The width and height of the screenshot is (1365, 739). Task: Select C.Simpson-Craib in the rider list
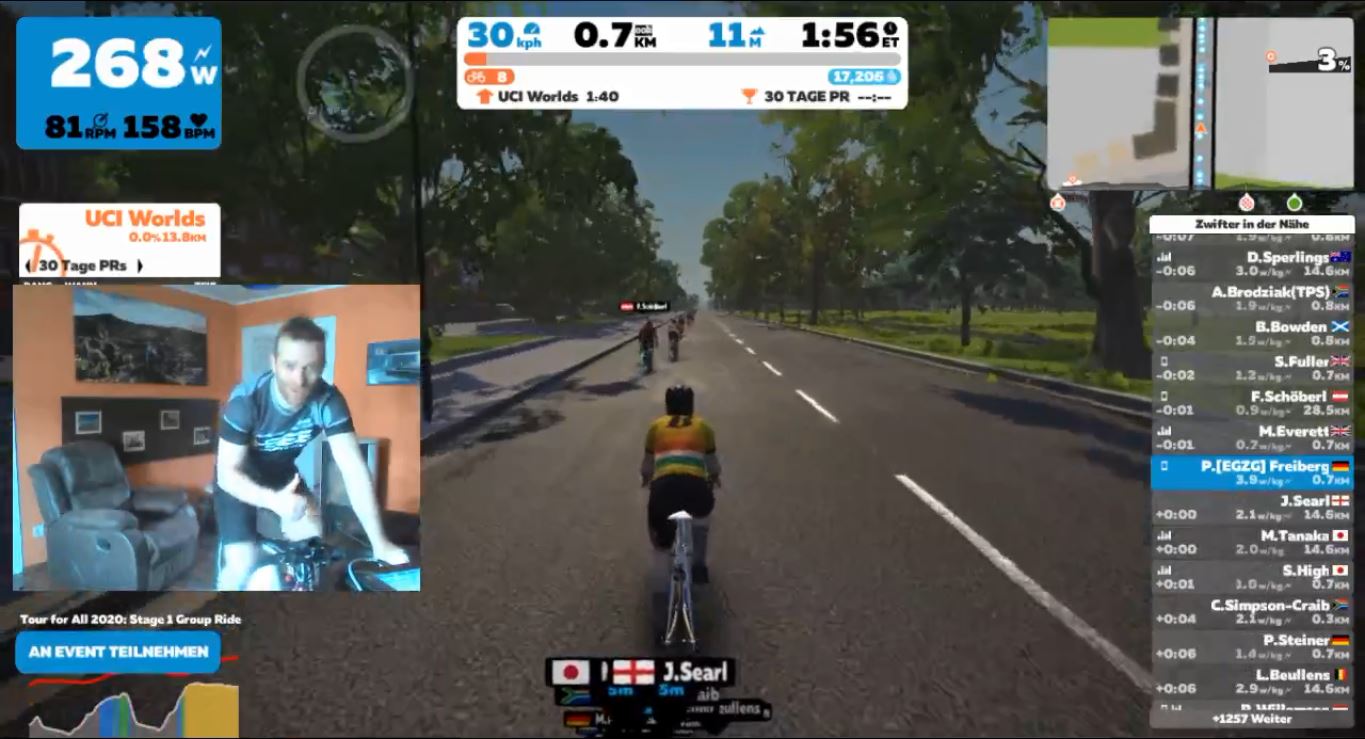pyautogui.click(x=1252, y=611)
